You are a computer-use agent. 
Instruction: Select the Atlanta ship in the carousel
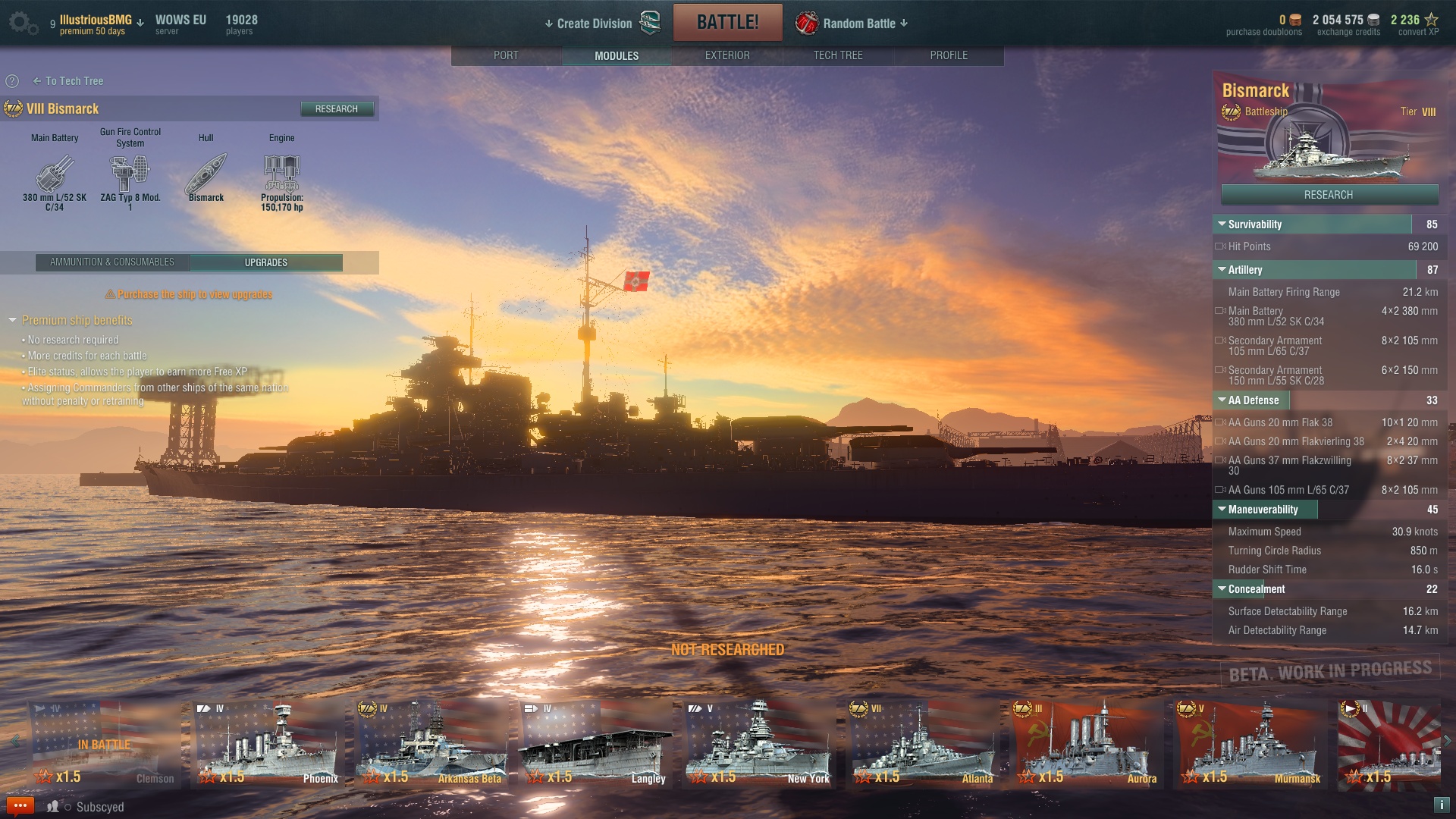[x=924, y=743]
